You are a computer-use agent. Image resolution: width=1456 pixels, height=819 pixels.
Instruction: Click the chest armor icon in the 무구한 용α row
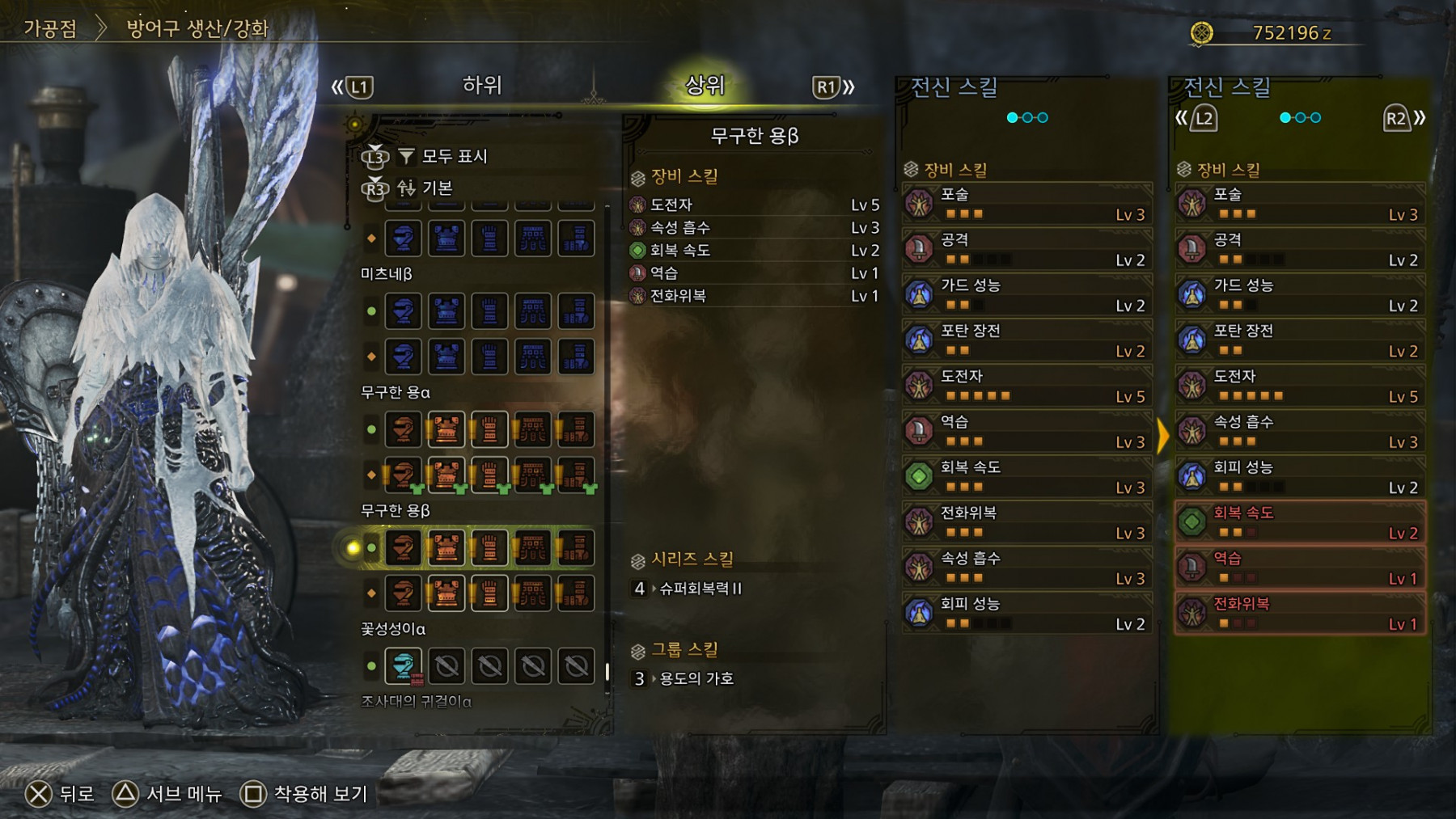point(446,429)
